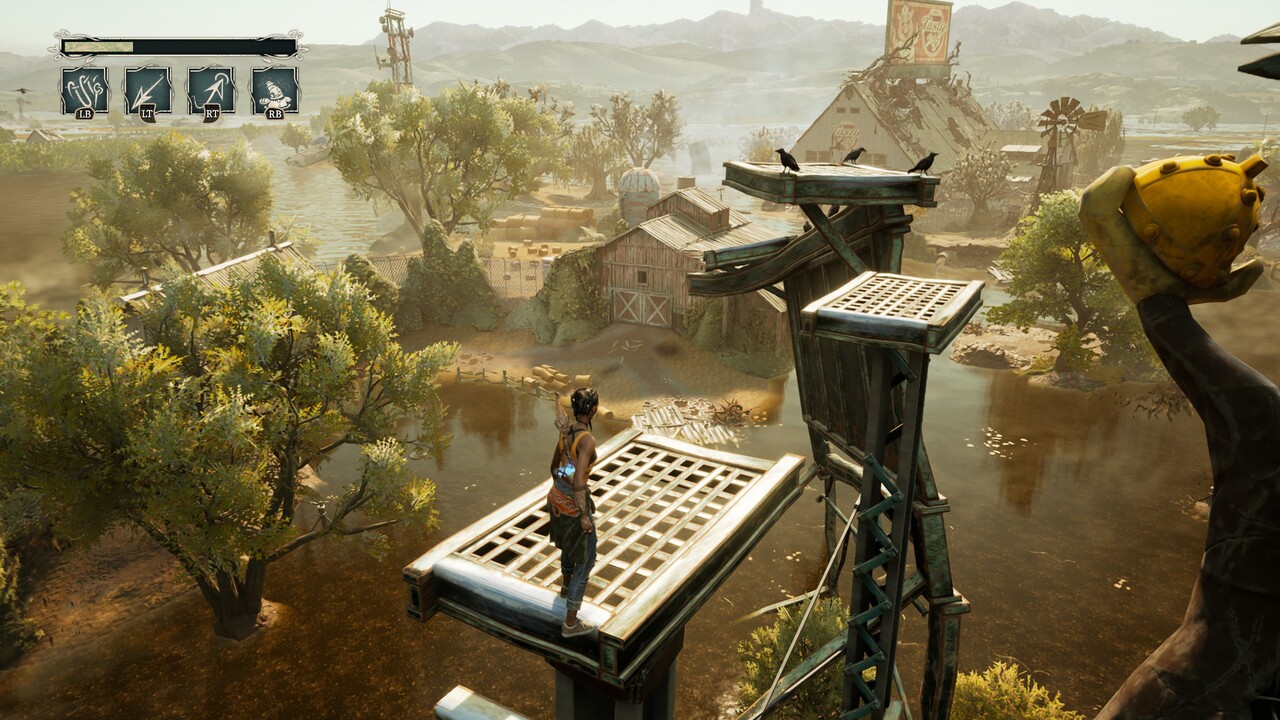Viewport: 1280px width, 720px height.
Task: Activate the swirling weave ability icon
Action: point(84,91)
